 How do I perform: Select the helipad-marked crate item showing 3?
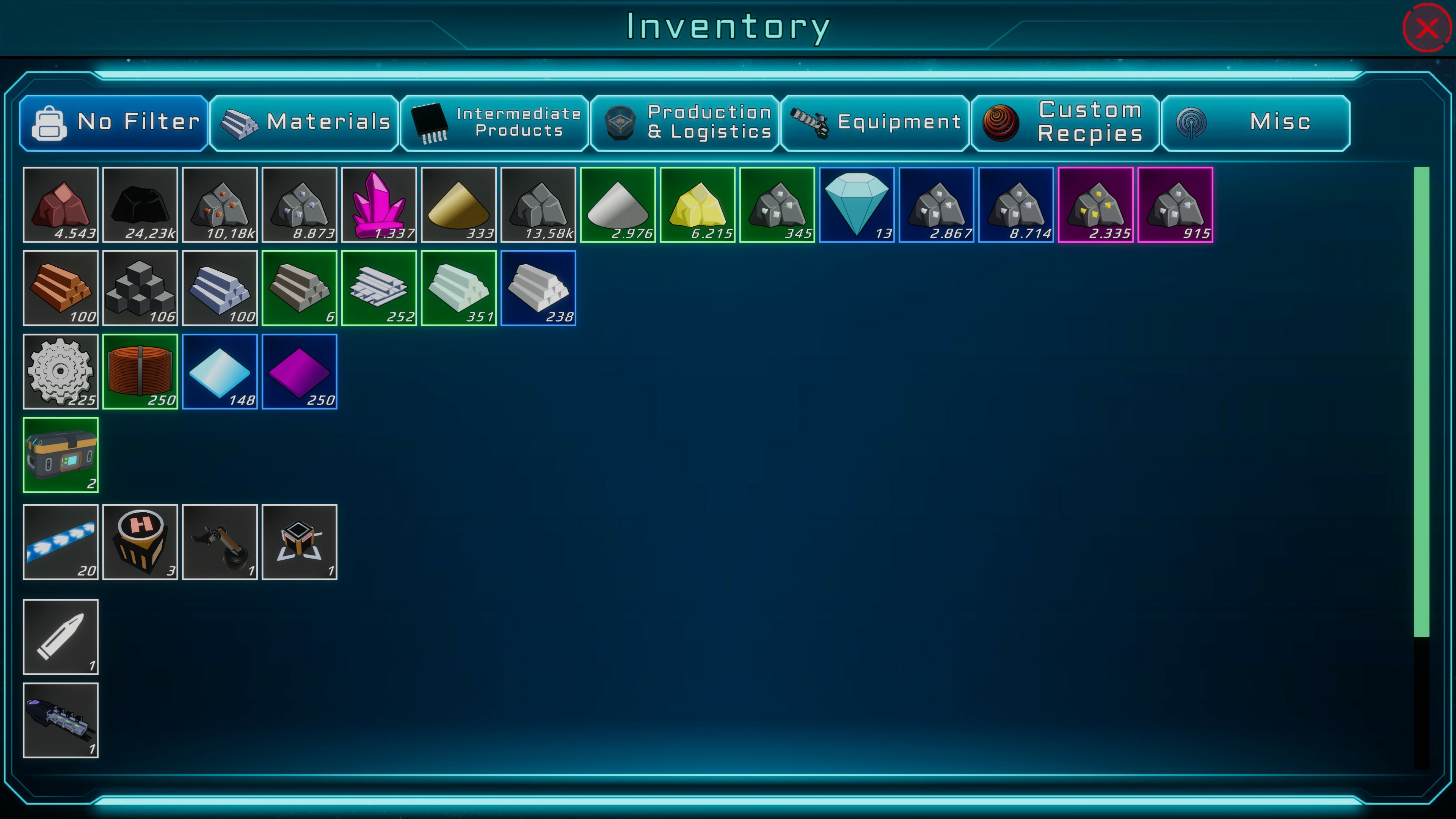[x=141, y=542]
